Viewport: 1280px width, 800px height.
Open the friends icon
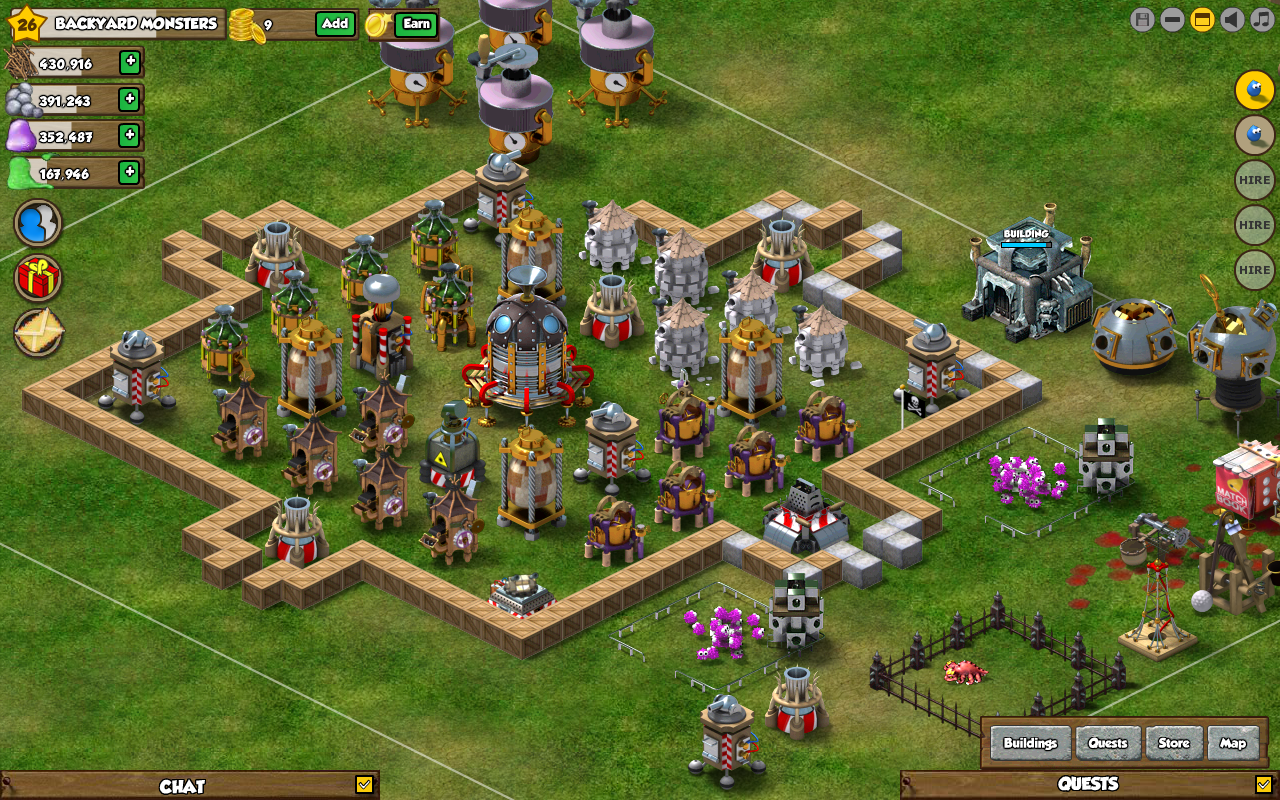[38, 223]
